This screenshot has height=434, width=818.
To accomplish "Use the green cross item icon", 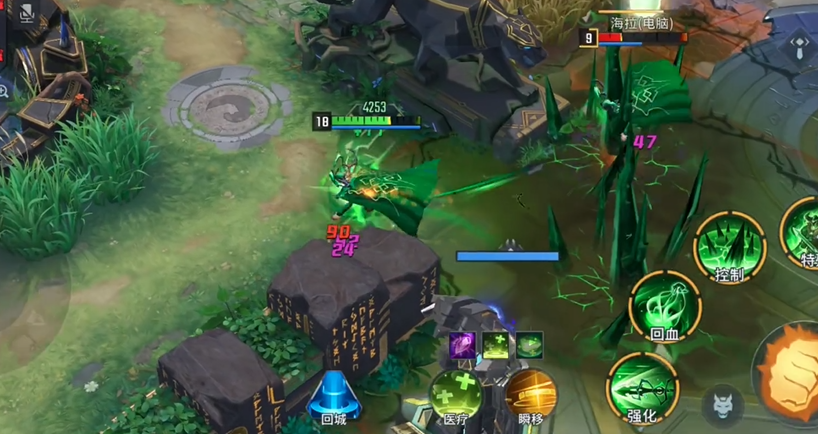I will click(495, 345).
